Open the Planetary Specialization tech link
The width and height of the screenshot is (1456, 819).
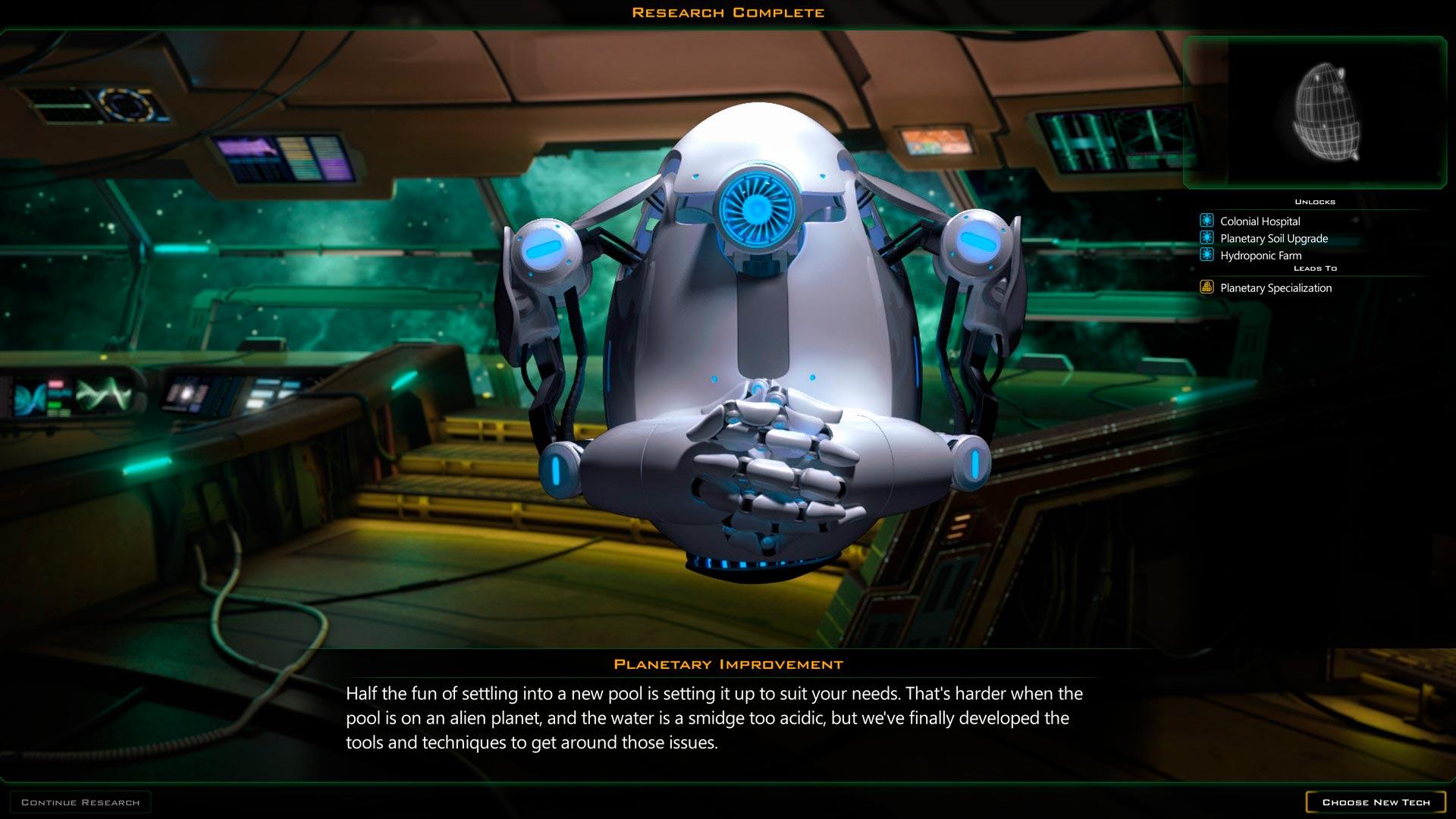1276,288
